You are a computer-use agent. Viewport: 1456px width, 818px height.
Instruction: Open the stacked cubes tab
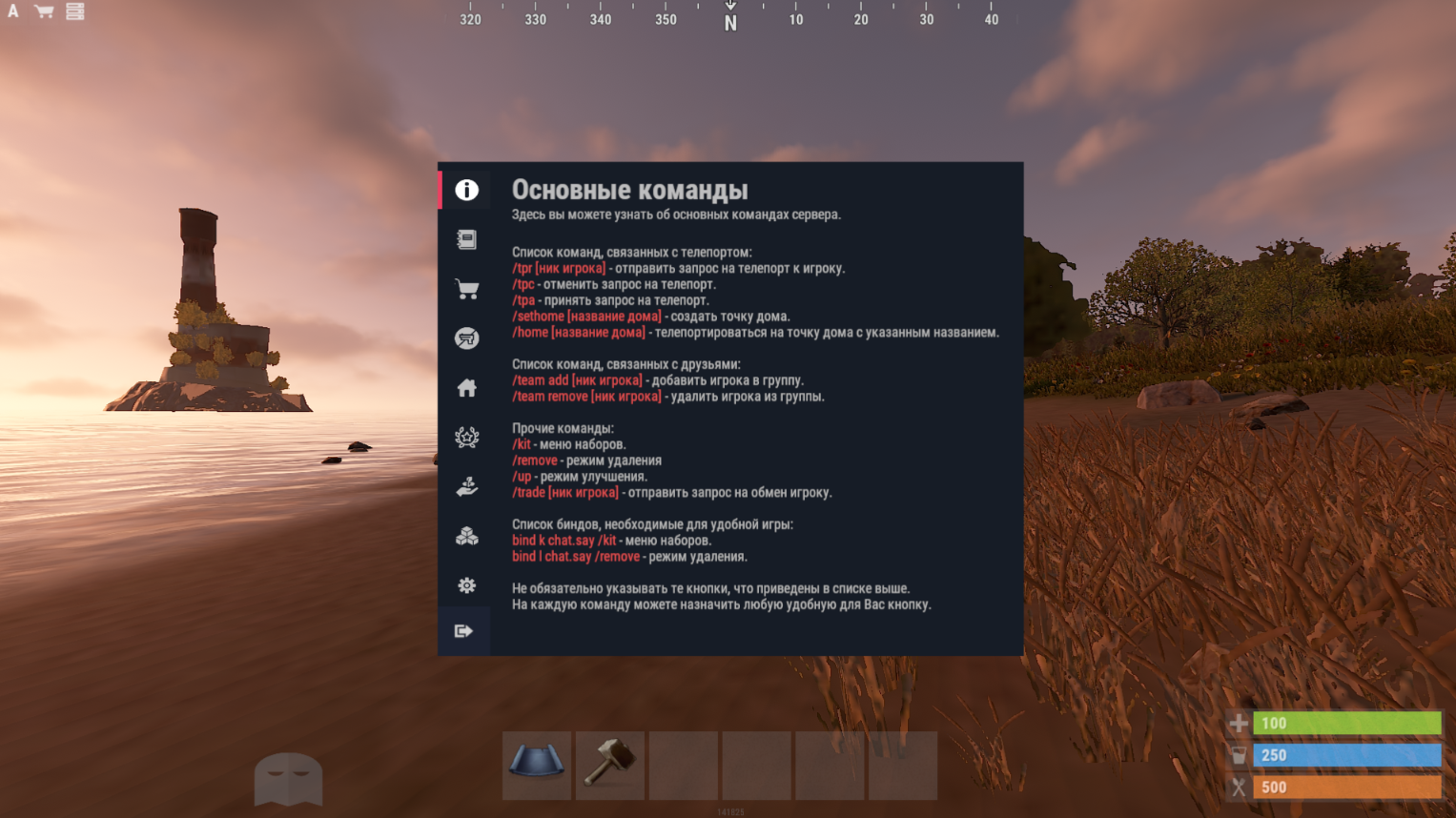pos(466,537)
